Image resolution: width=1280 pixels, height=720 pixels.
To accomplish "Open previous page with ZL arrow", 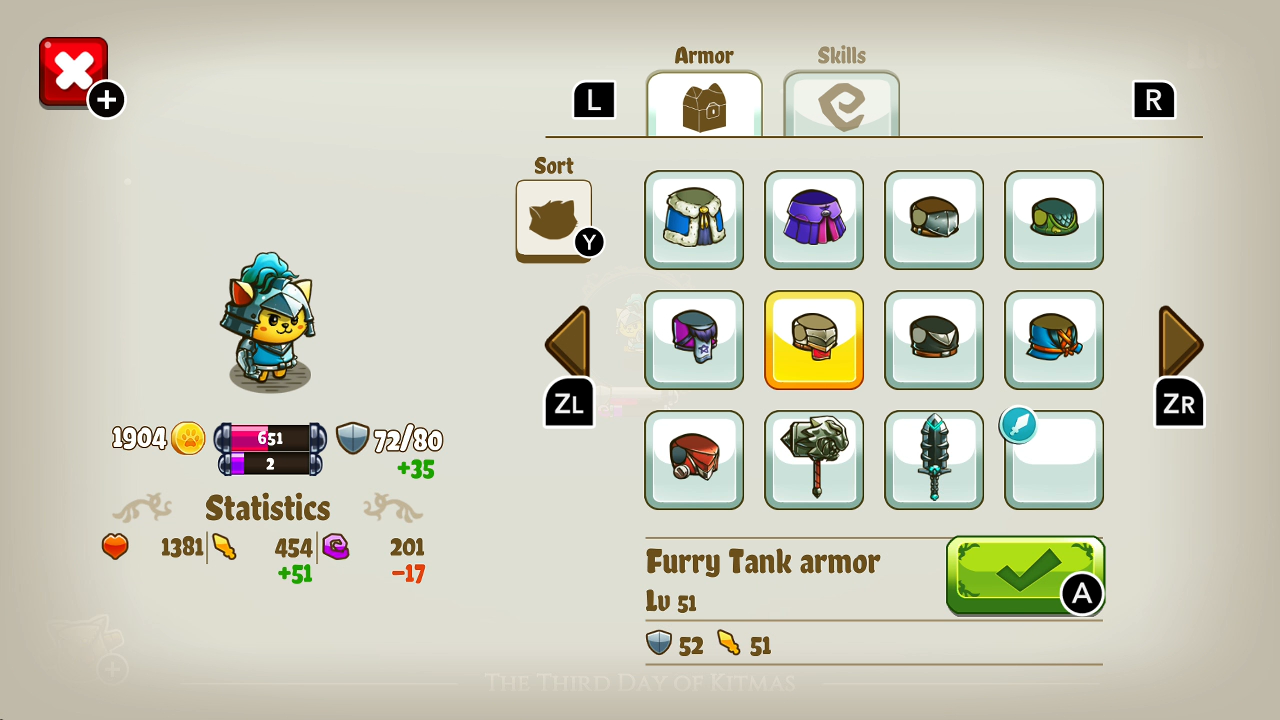I will [567, 343].
